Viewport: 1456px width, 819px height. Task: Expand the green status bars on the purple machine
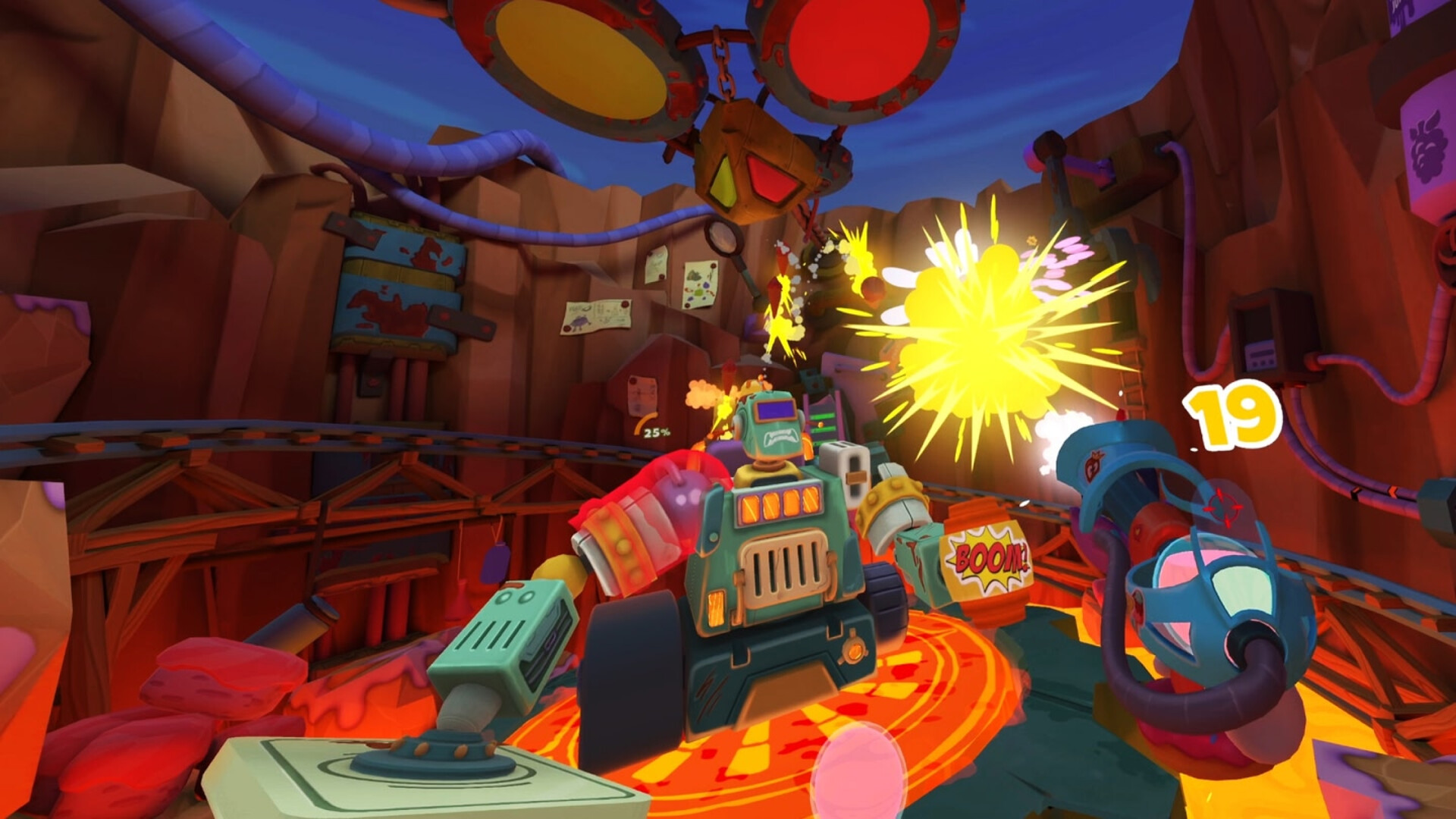[x=820, y=422]
